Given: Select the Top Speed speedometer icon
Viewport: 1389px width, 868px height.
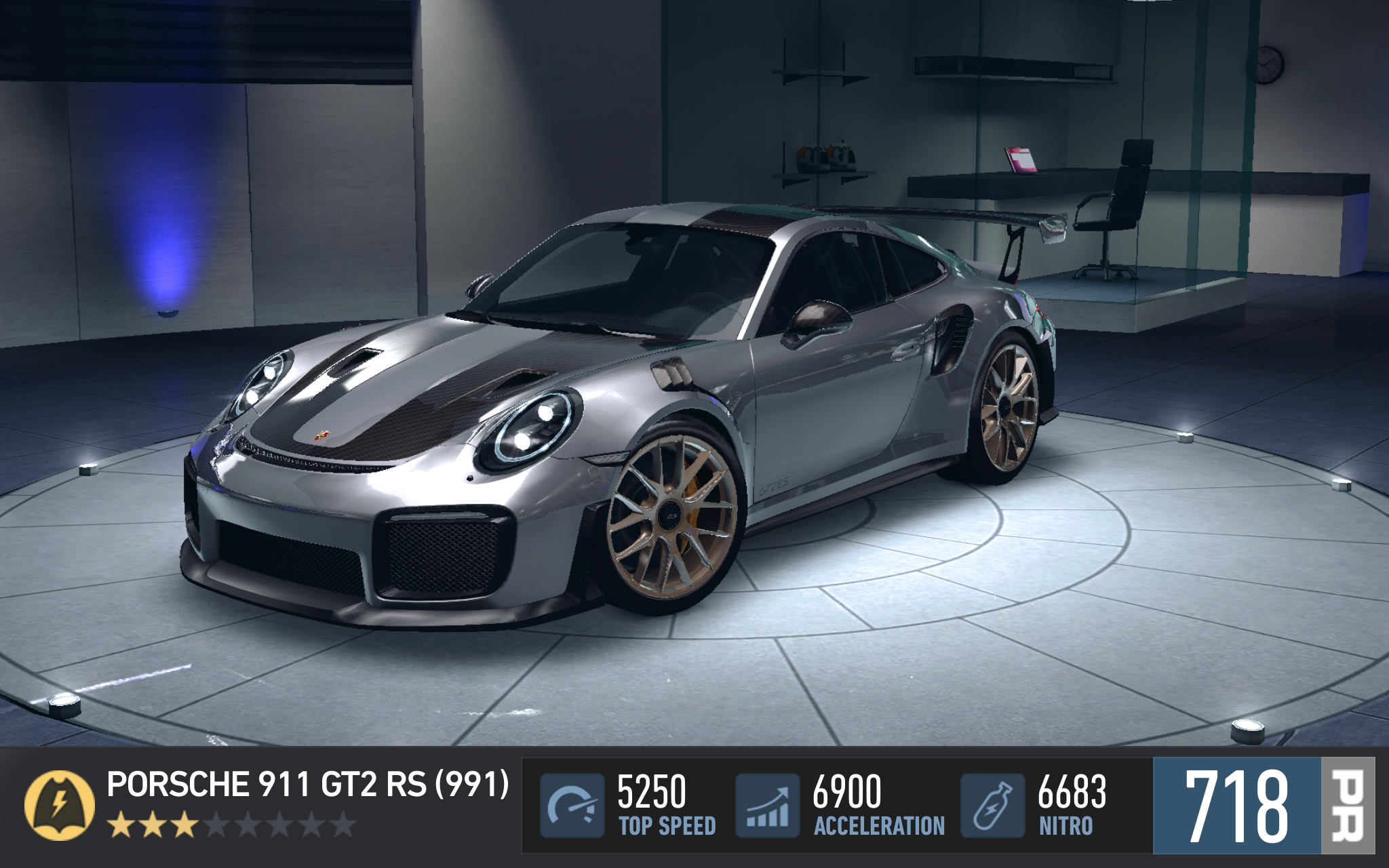Looking at the screenshot, I should [572, 806].
